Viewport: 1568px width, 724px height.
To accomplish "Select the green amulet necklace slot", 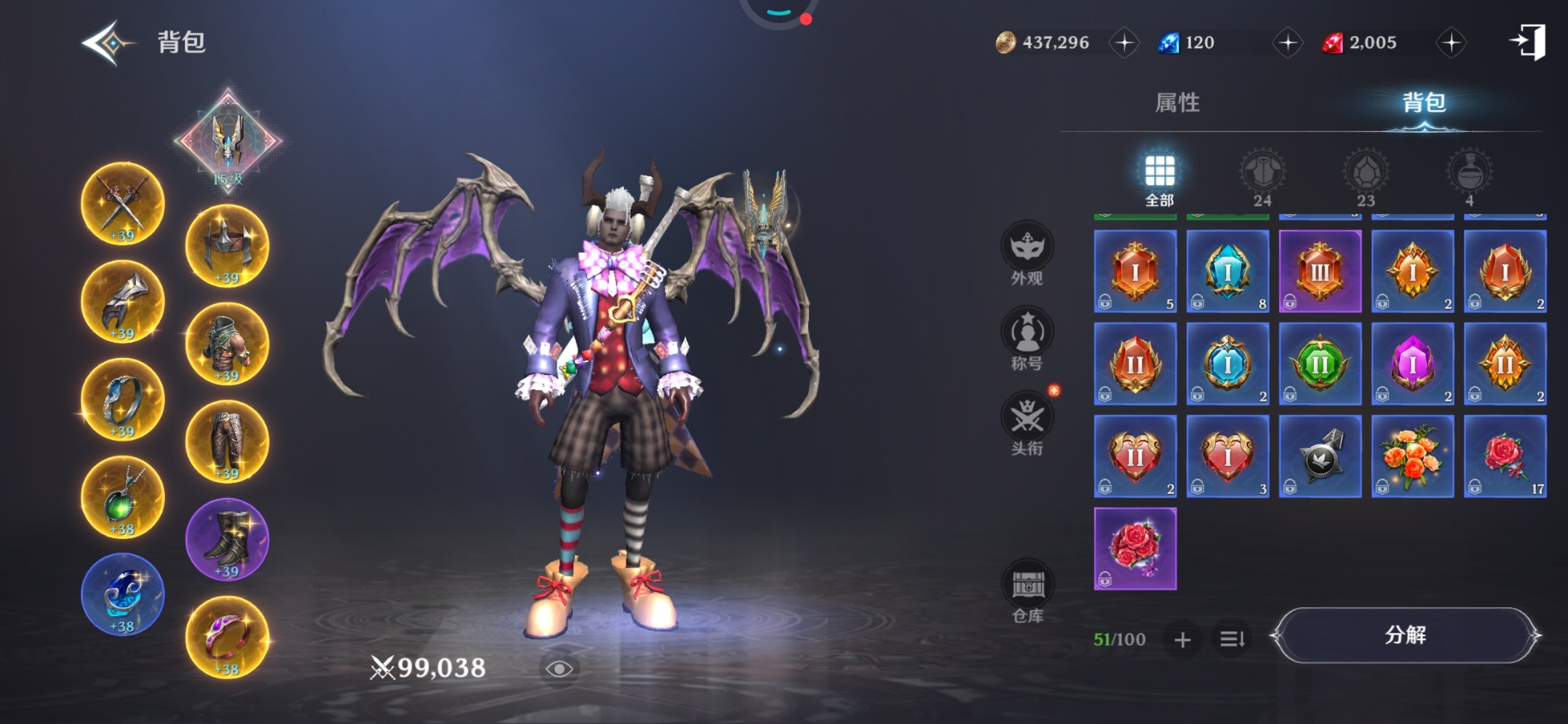I will tap(123, 497).
